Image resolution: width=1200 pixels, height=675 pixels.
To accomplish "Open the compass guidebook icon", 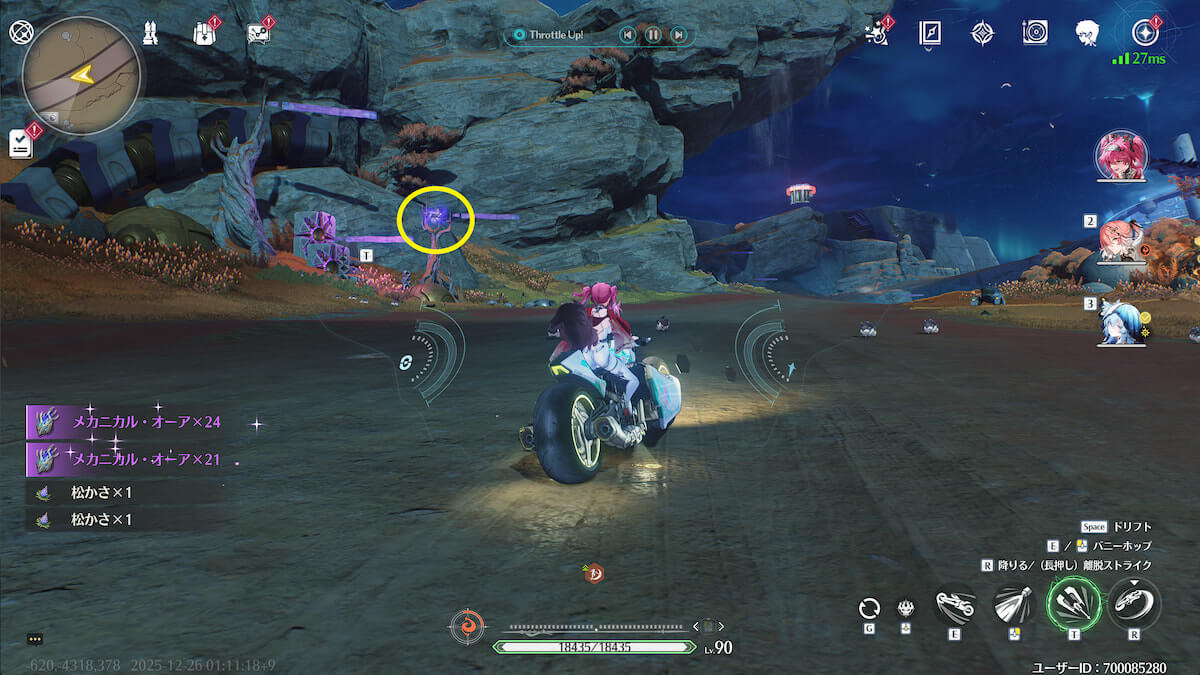I will click(x=930, y=33).
